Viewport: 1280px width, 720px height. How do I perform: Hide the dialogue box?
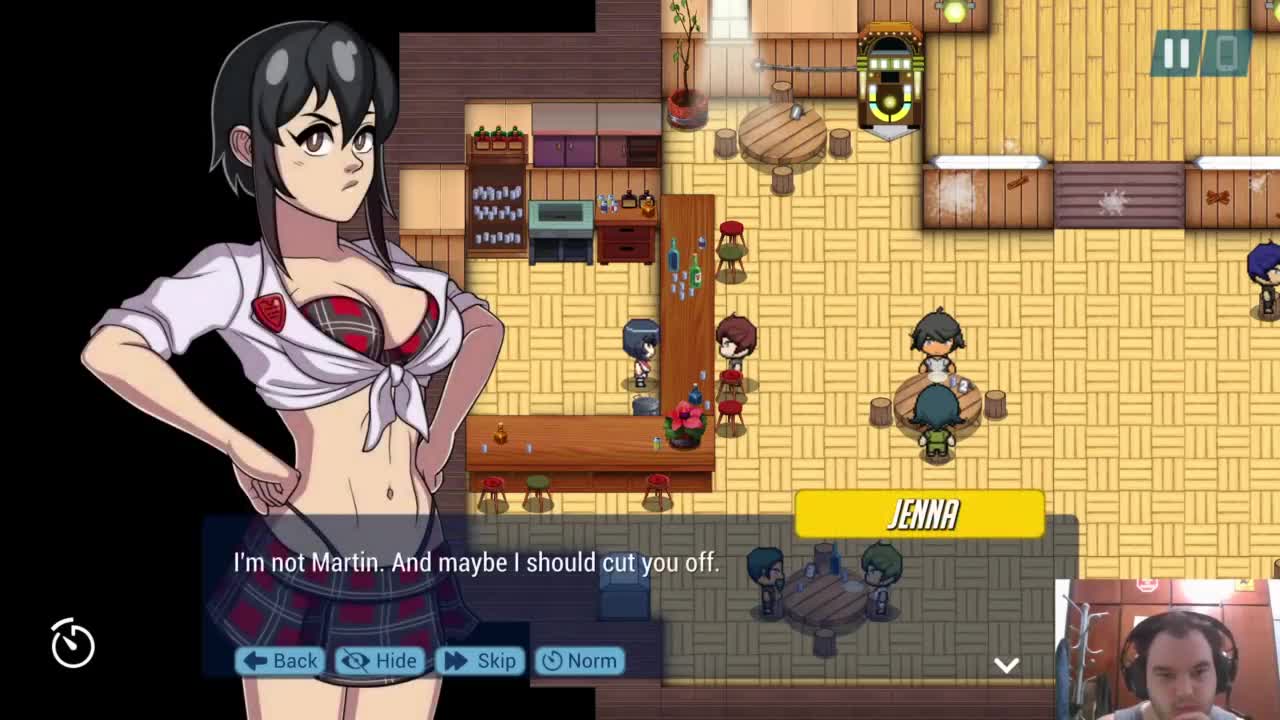[x=380, y=661]
